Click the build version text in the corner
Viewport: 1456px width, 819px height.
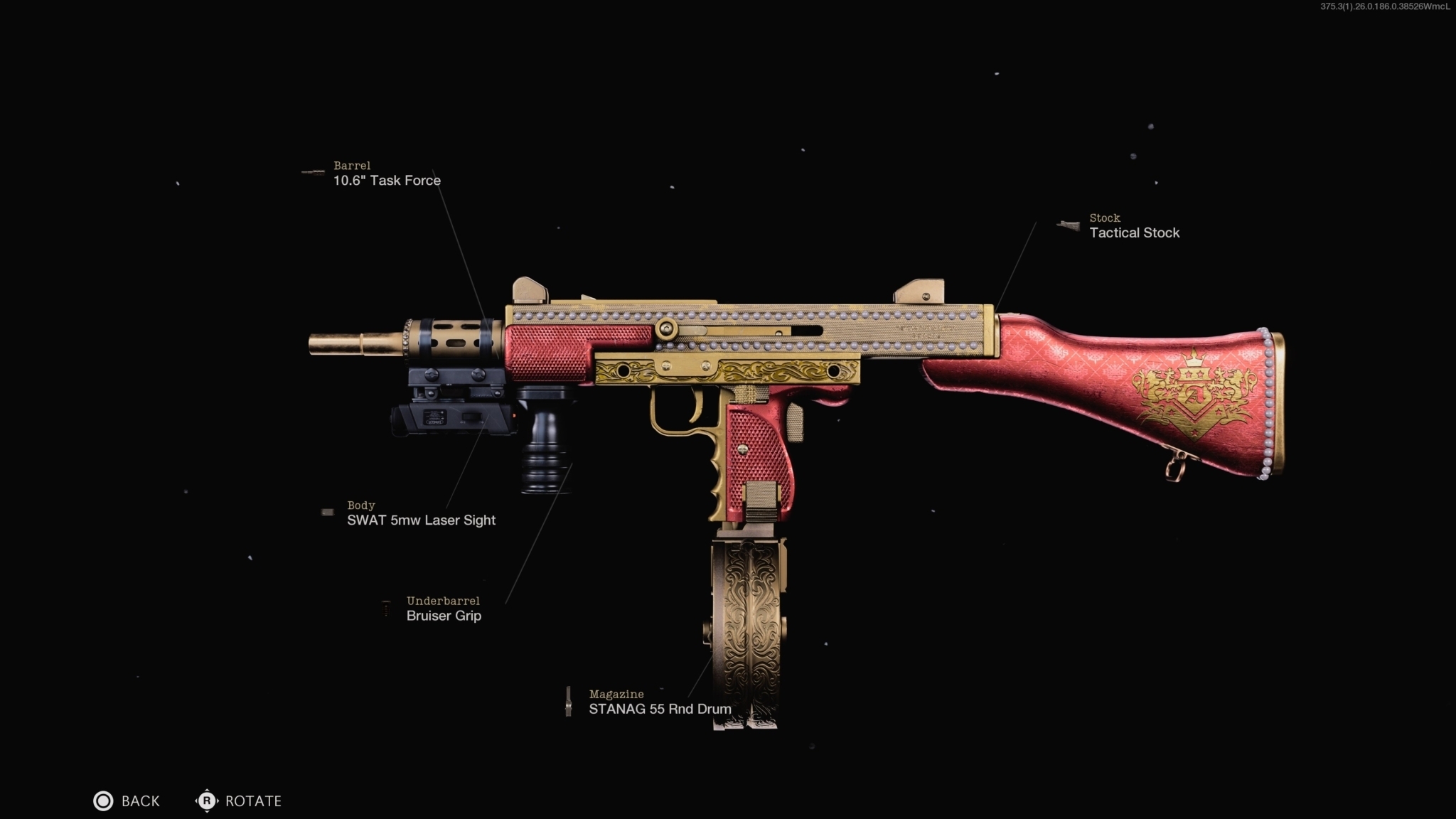tap(1386, 7)
